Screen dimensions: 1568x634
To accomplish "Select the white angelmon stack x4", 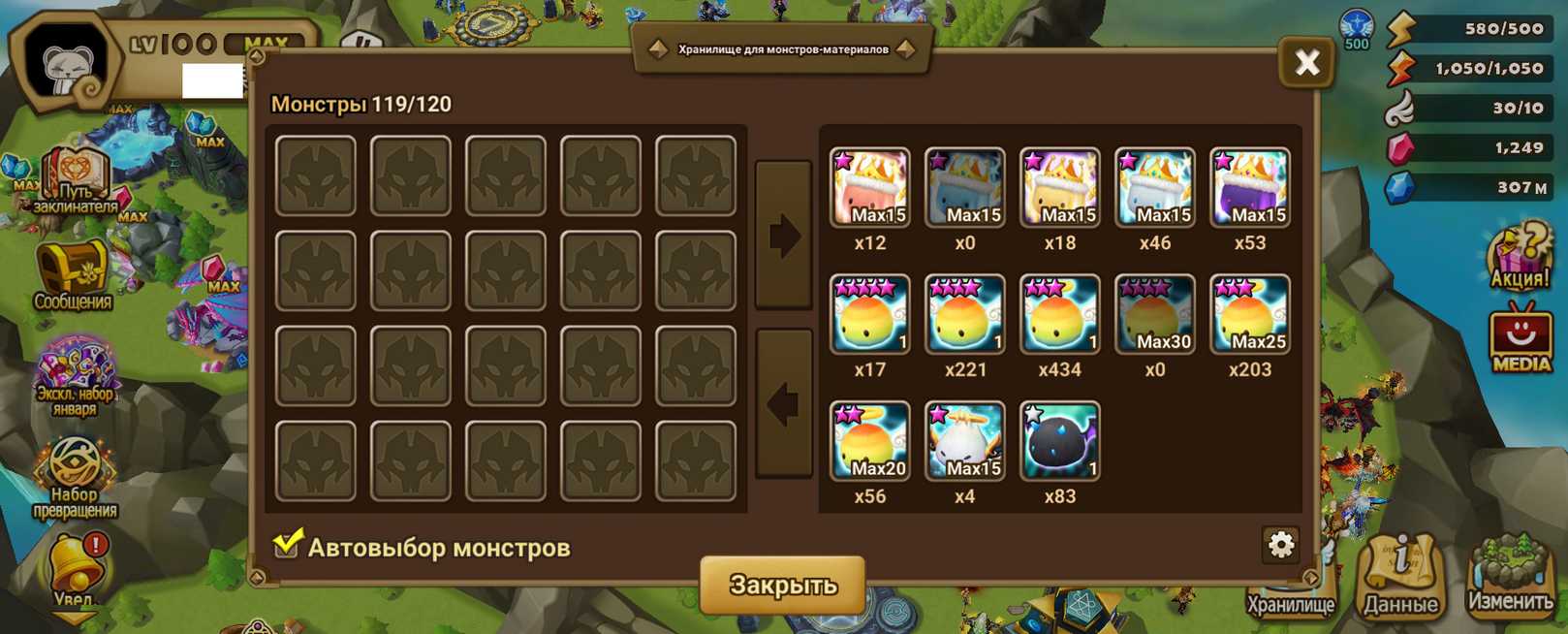I will coord(964,442).
